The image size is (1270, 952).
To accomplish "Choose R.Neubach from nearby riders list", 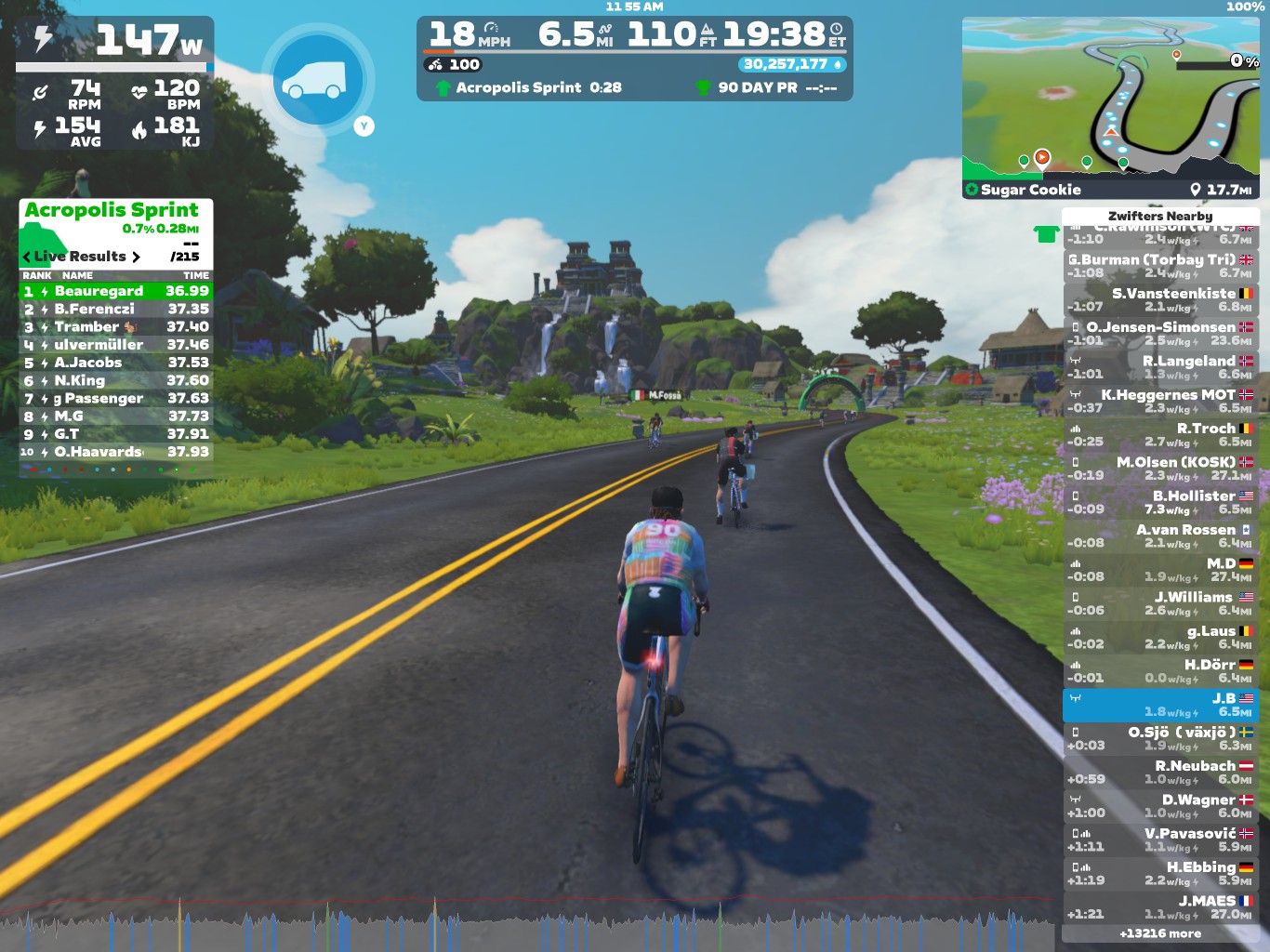I will pyautogui.click(x=1160, y=773).
